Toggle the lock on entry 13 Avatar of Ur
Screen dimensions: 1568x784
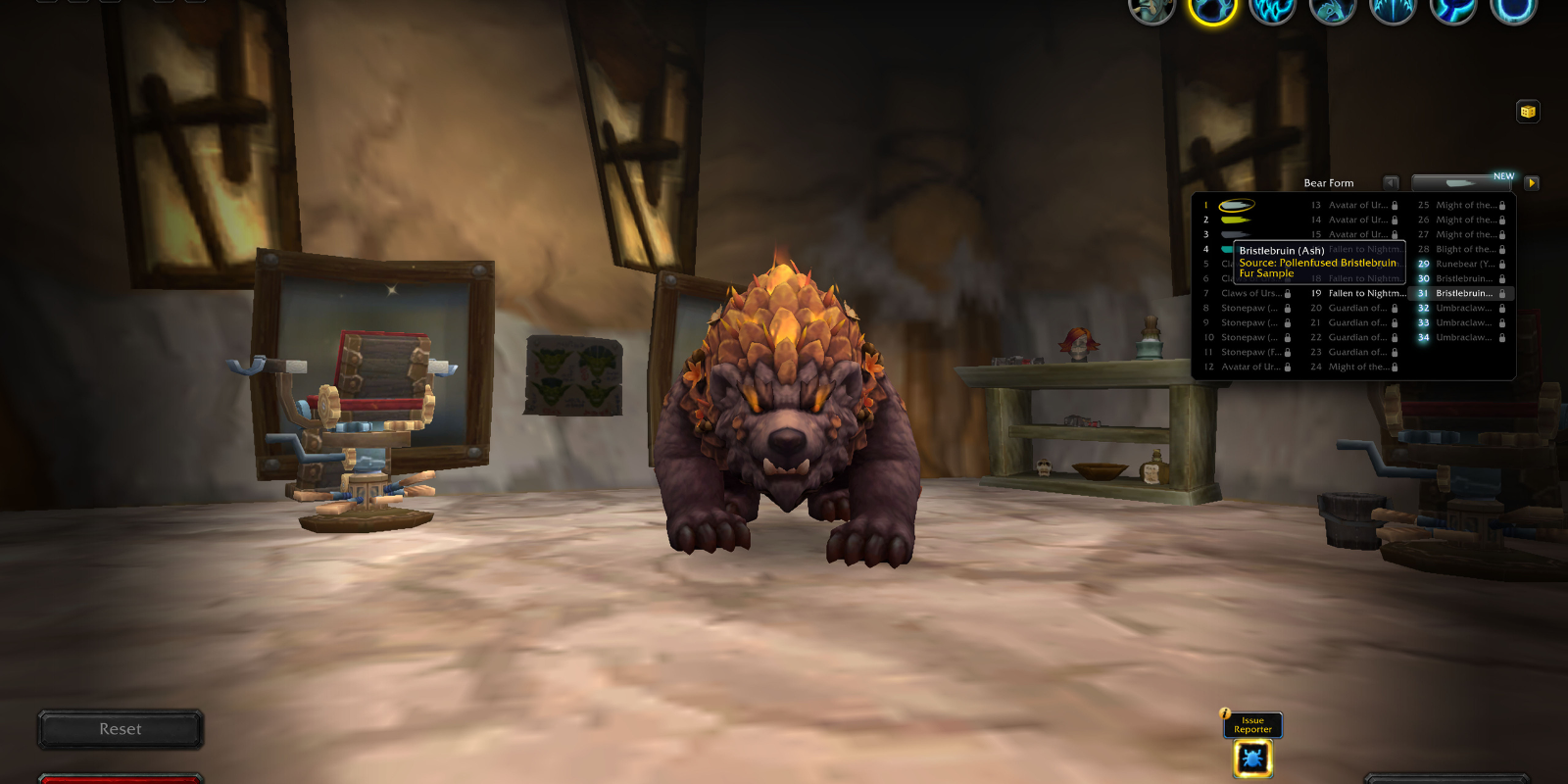point(1395,205)
